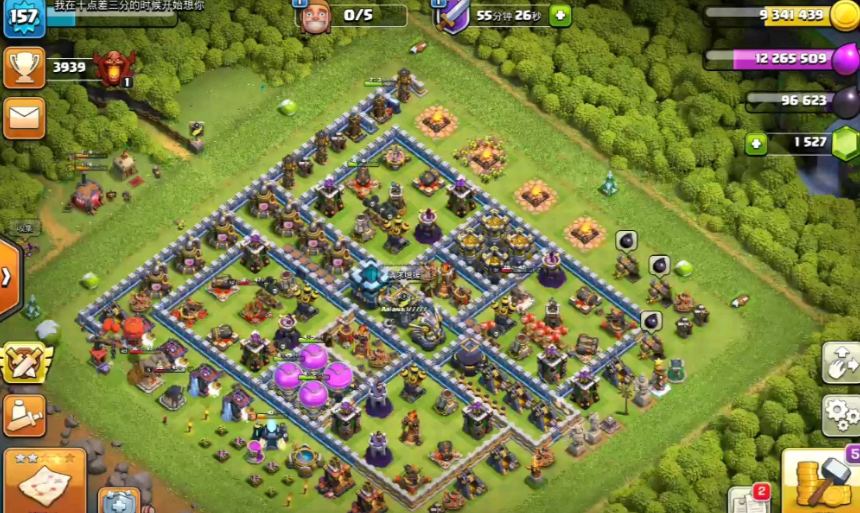860x513 pixels.
Task: Open the Shop hammer and coins button
Action: (822, 481)
